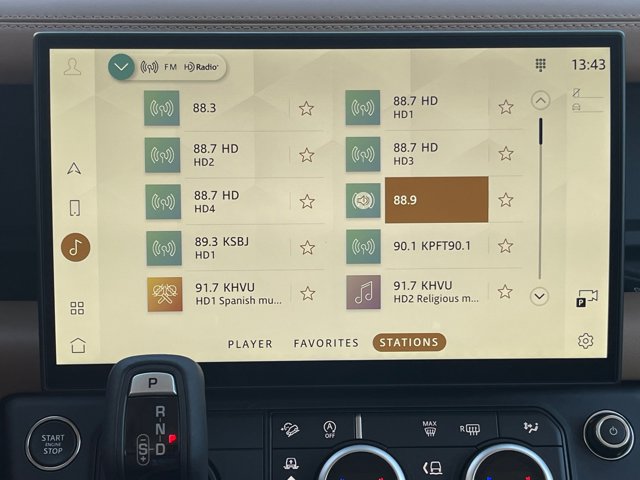Favorite station 88.3 with its star
Image resolution: width=640 pixels, height=480 pixels.
click(x=307, y=108)
